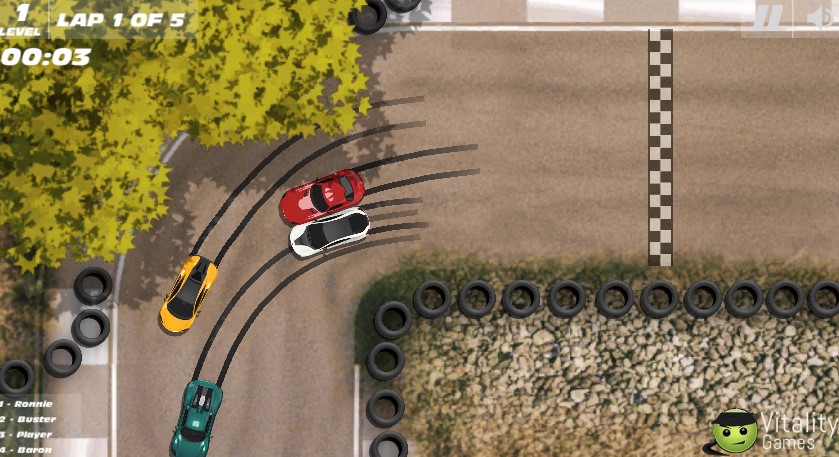This screenshot has width=839, height=457.
Task: Pause the race
Action: (767, 17)
